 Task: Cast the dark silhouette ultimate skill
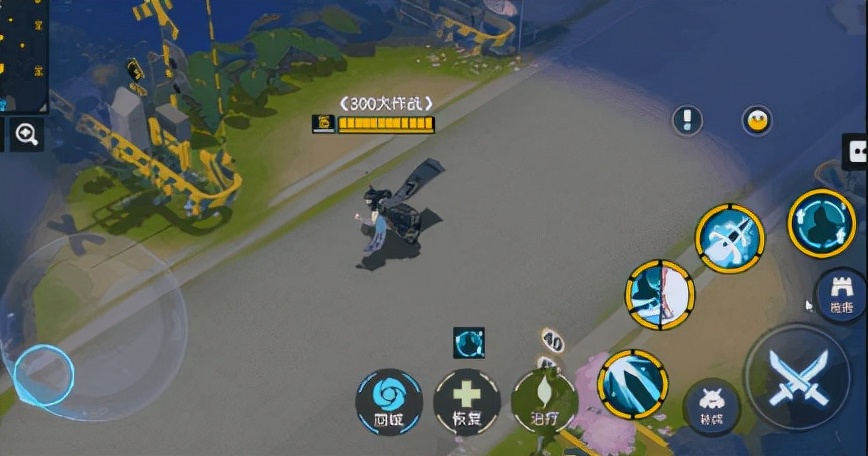821,223
